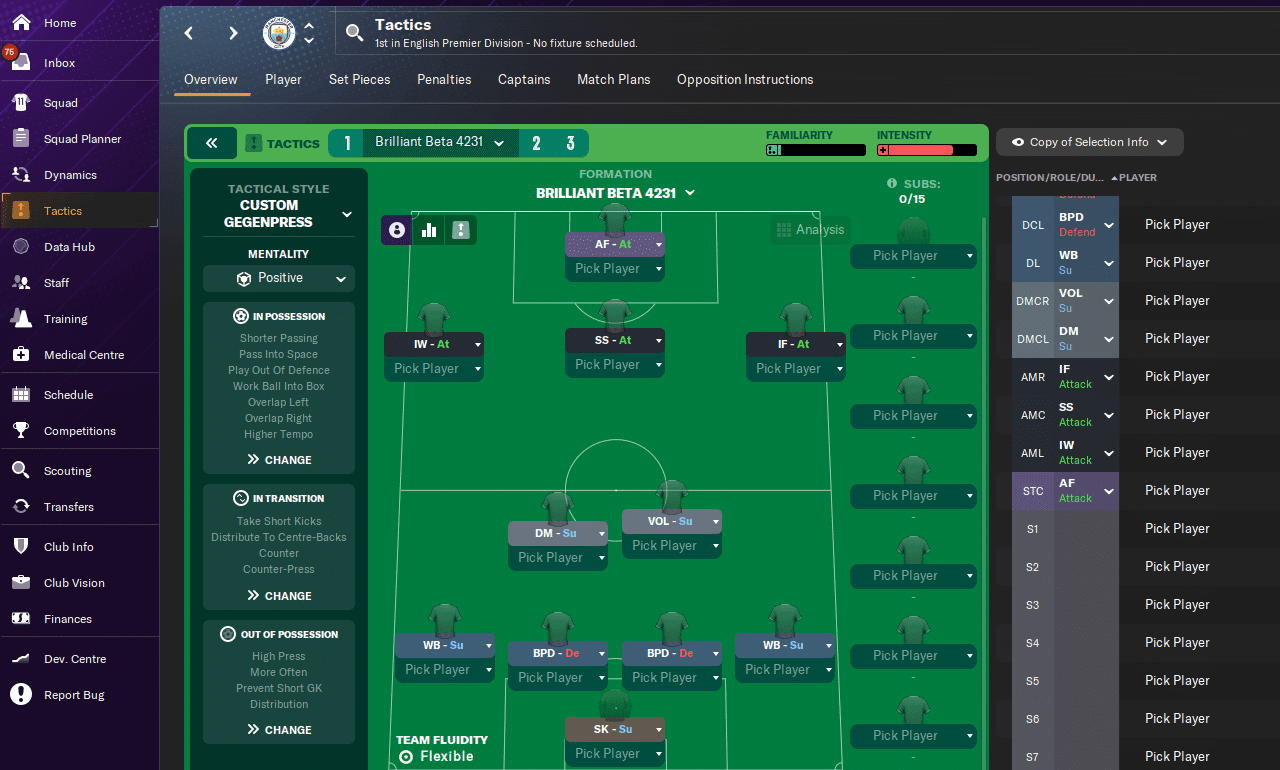Switch to the vertical pitch view icon
Screen dimensions: 1280x770
pyautogui.click(x=460, y=230)
